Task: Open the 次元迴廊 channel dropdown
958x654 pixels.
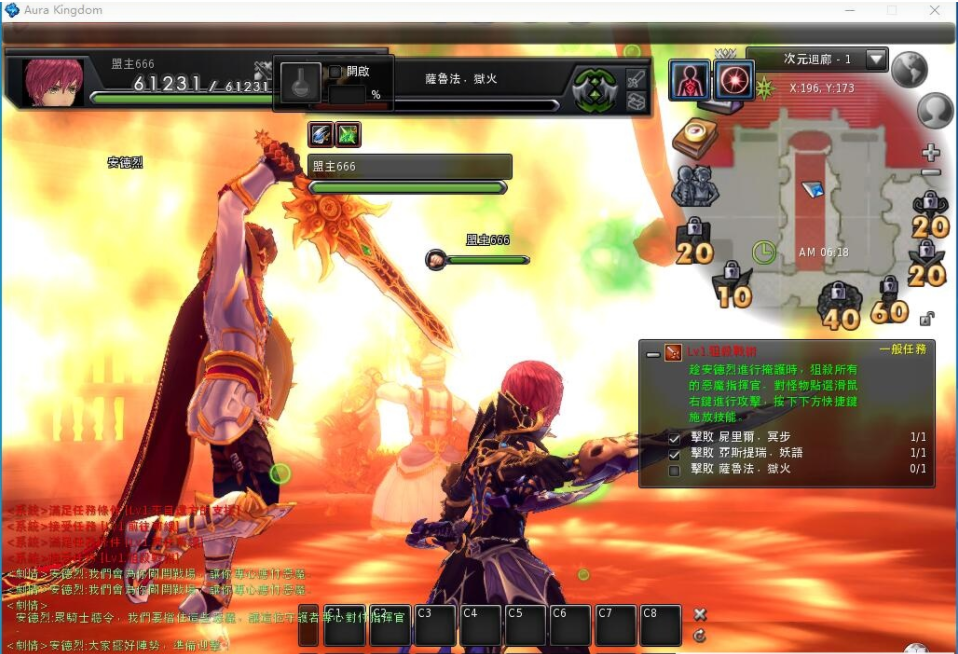Action: coord(876,59)
